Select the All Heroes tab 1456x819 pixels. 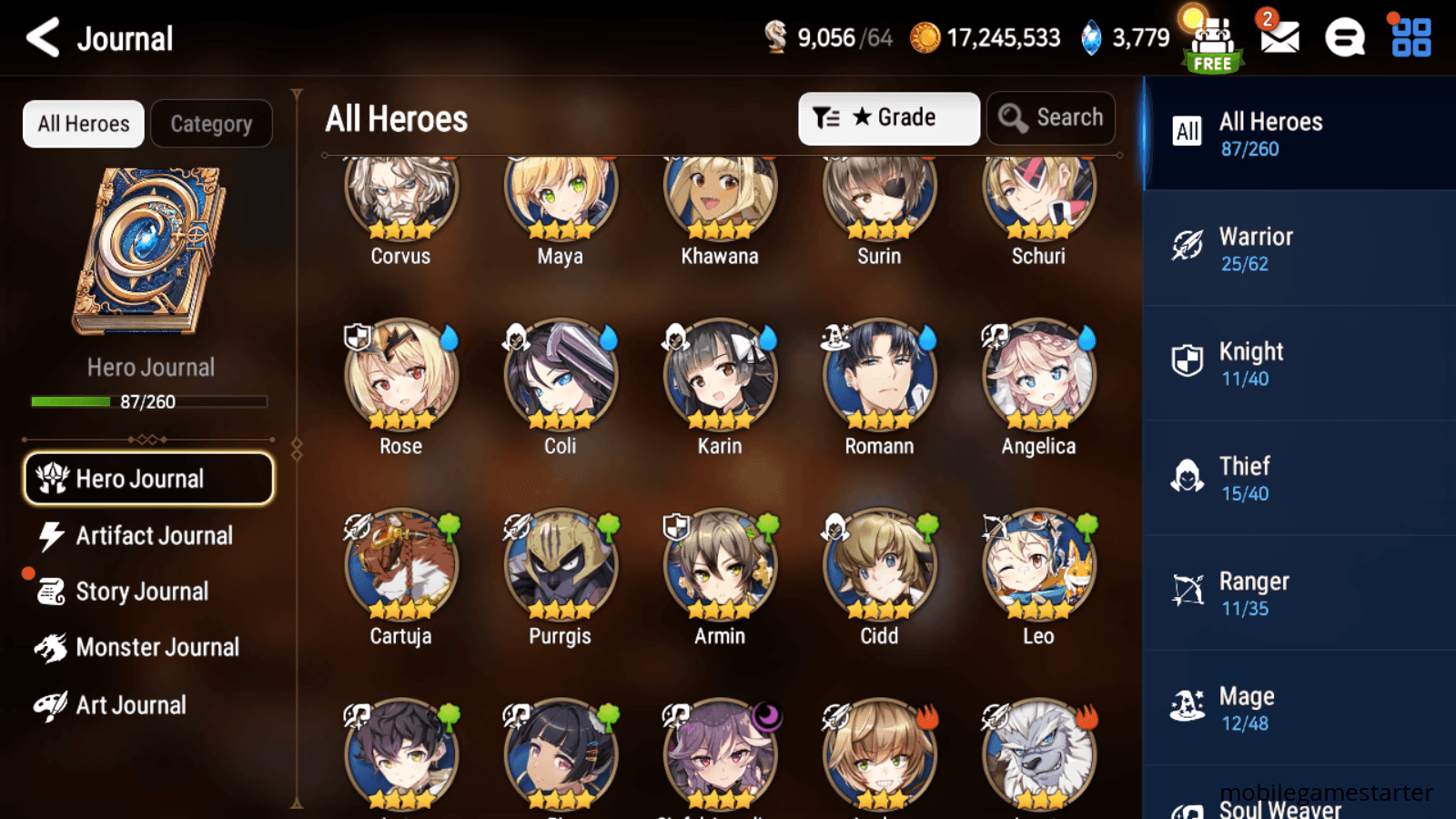pyautogui.click(x=82, y=124)
